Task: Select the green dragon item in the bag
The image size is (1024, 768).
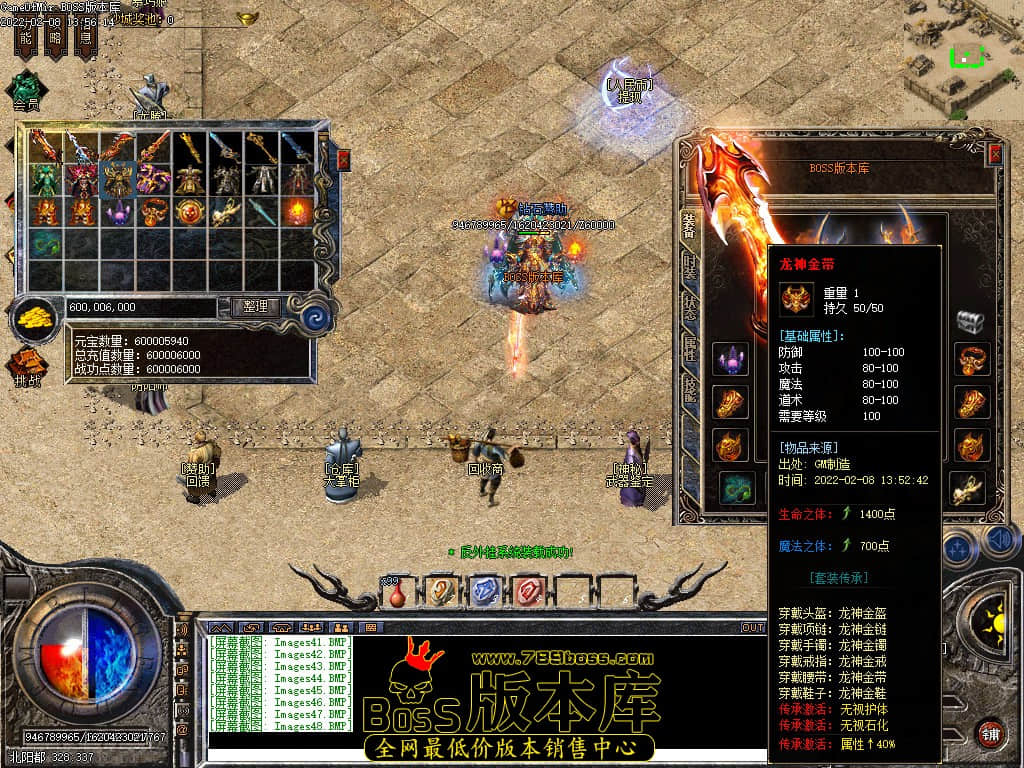Action: (45, 242)
